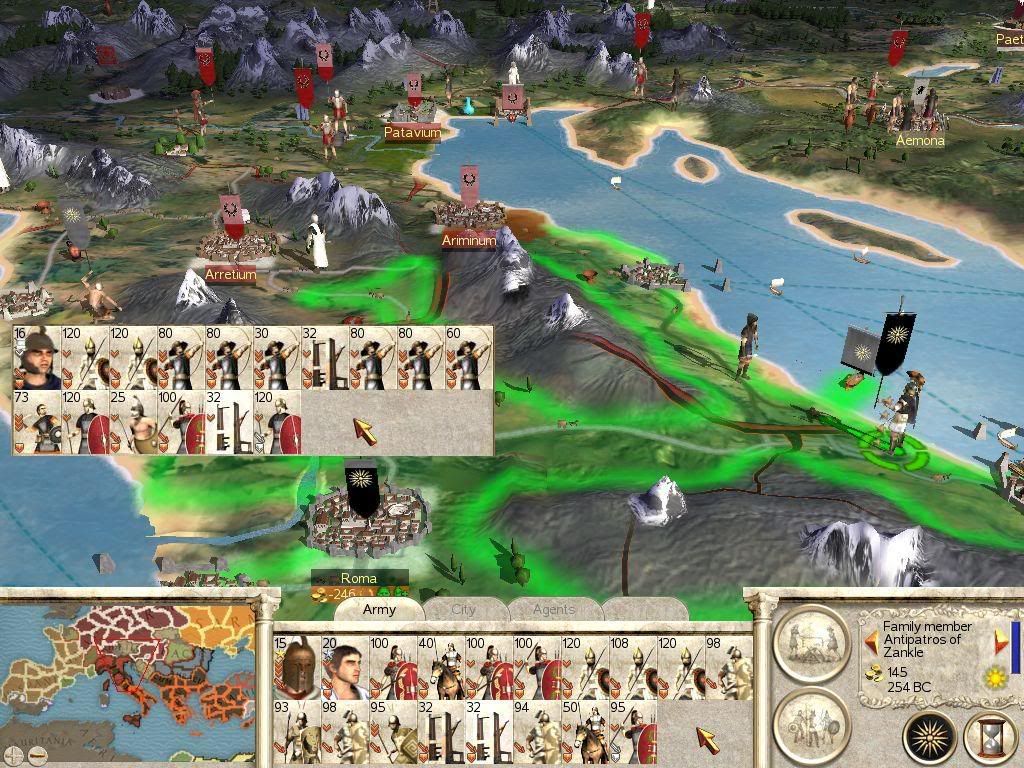Select the enemy general card numbered 16
The height and width of the screenshot is (768, 1024).
[x=37, y=357]
